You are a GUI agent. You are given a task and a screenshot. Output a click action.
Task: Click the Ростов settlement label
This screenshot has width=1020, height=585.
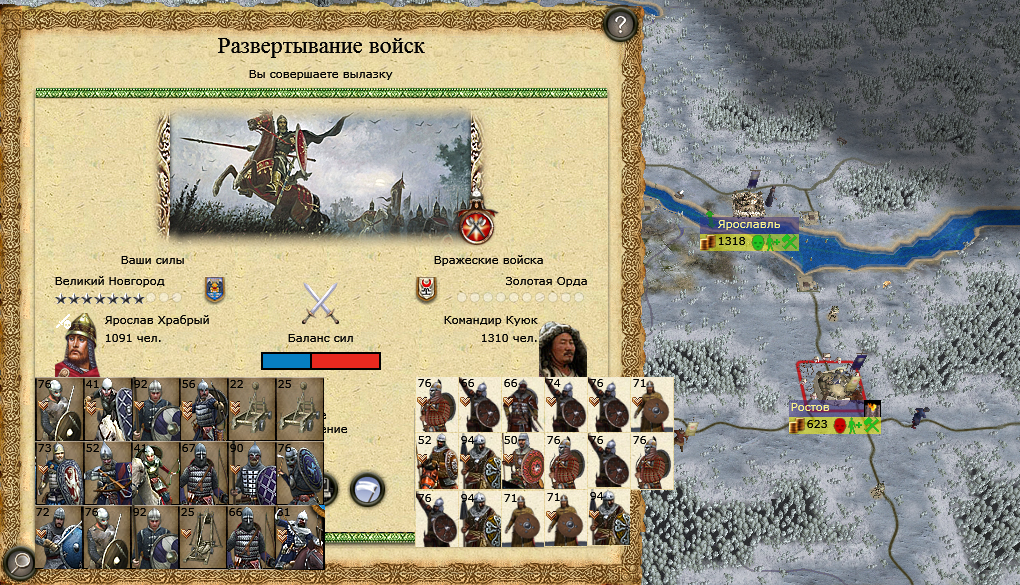coord(810,408)
